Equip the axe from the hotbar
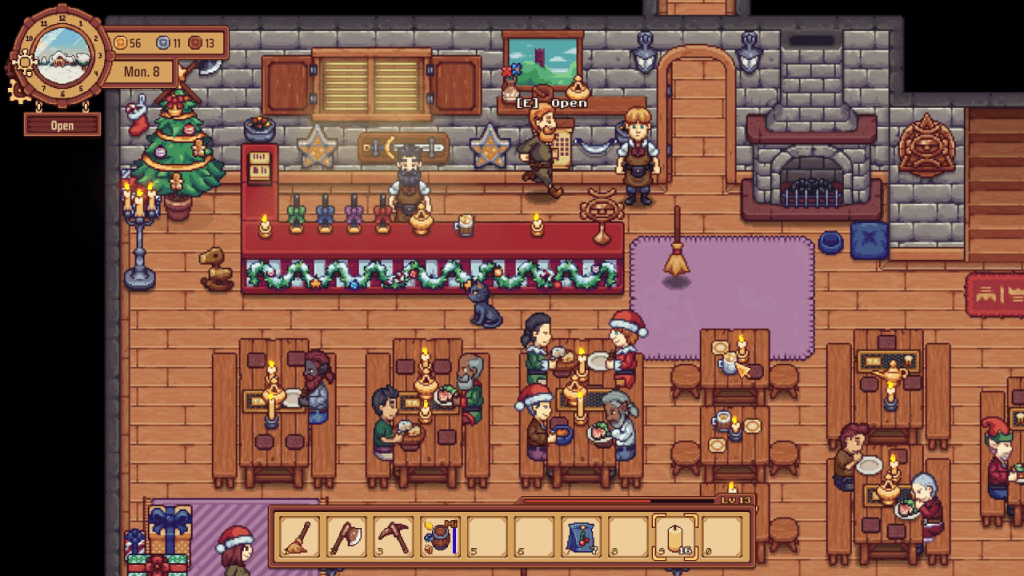1024x576 pixels. [x=346, y=537]
